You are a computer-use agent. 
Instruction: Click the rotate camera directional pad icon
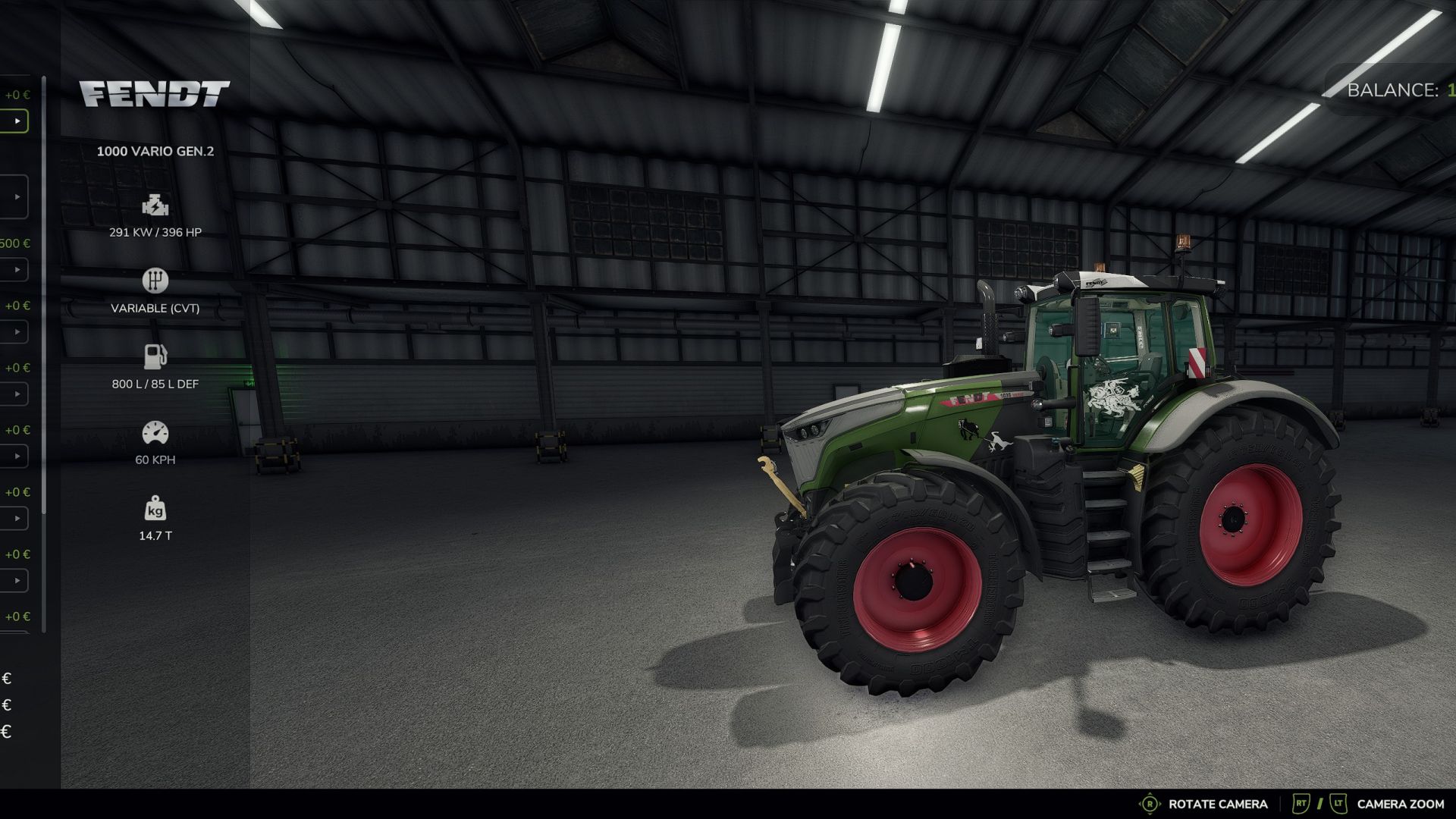pyautogui.click(x=1150, y=803)
